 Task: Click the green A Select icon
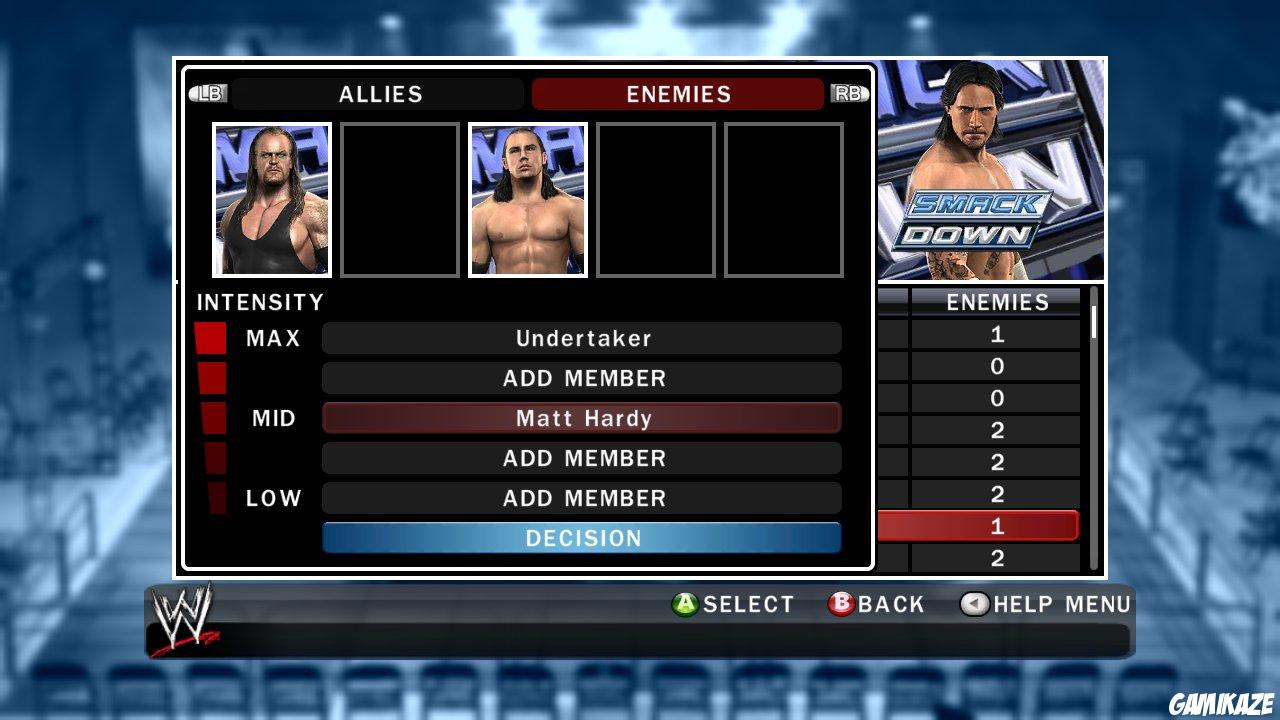tap(686, 604)
